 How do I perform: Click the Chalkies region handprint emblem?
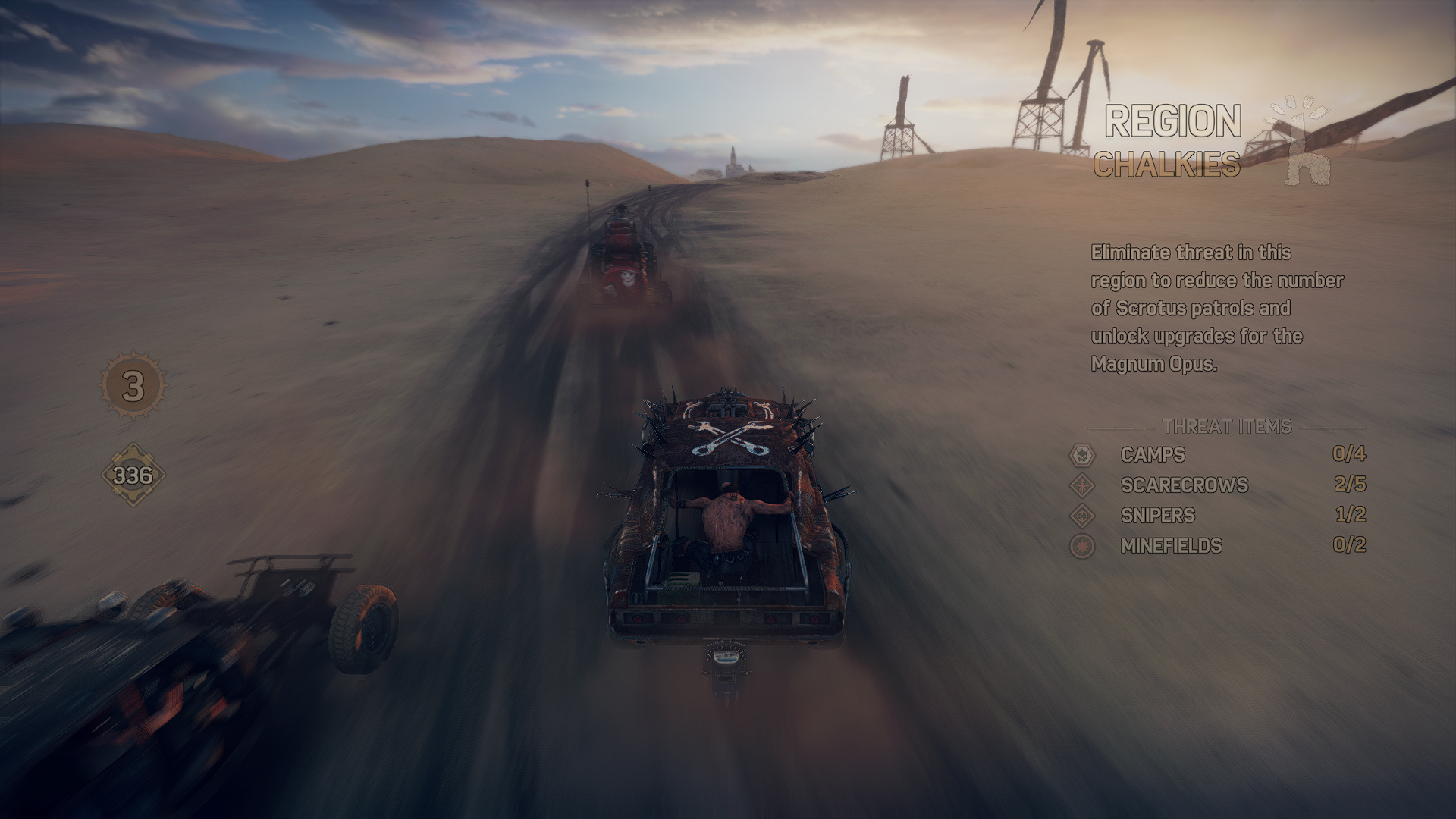tap(1298, 142)
